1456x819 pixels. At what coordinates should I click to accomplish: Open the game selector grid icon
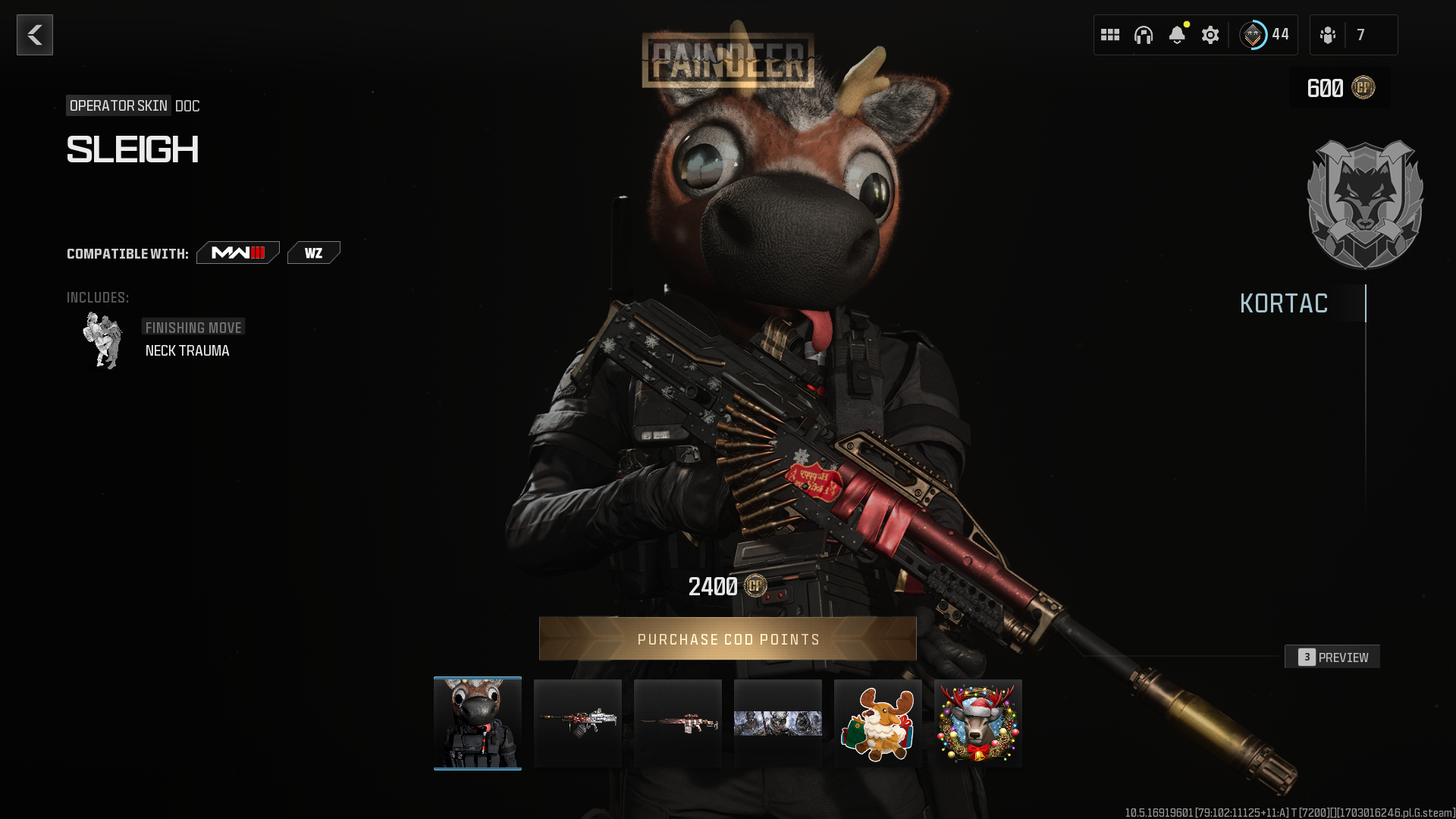pyautogui.click(x=1110, y=34)
